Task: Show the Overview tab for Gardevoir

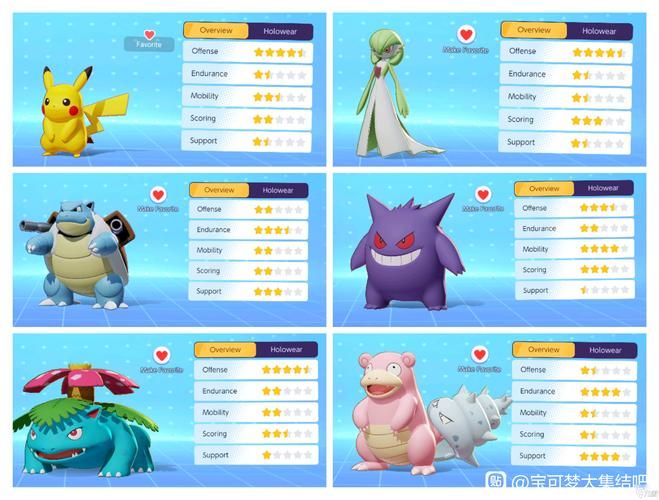Action: [x=534, y=31]
